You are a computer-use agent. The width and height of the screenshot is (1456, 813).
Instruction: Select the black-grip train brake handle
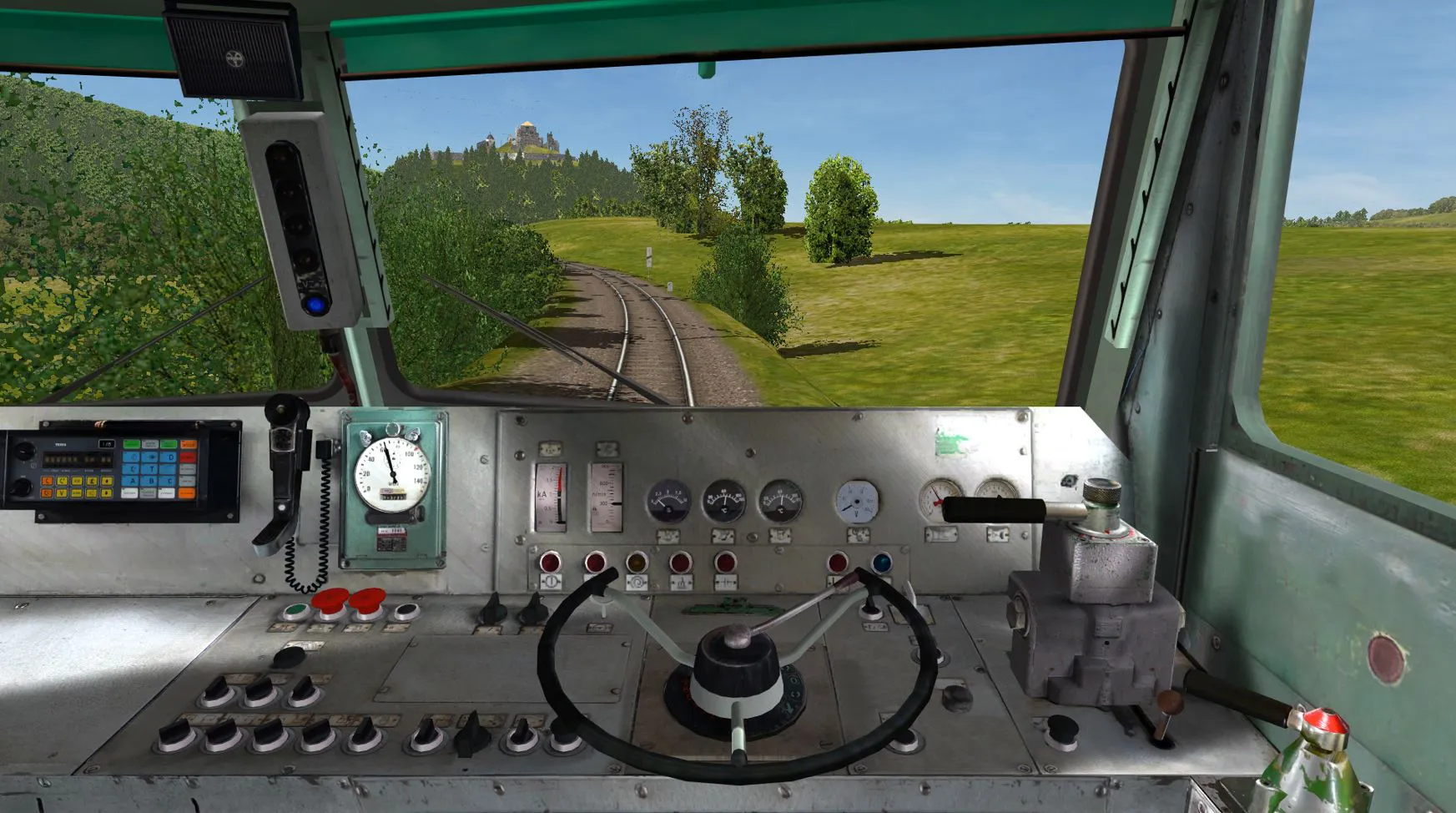pos(994,509)
